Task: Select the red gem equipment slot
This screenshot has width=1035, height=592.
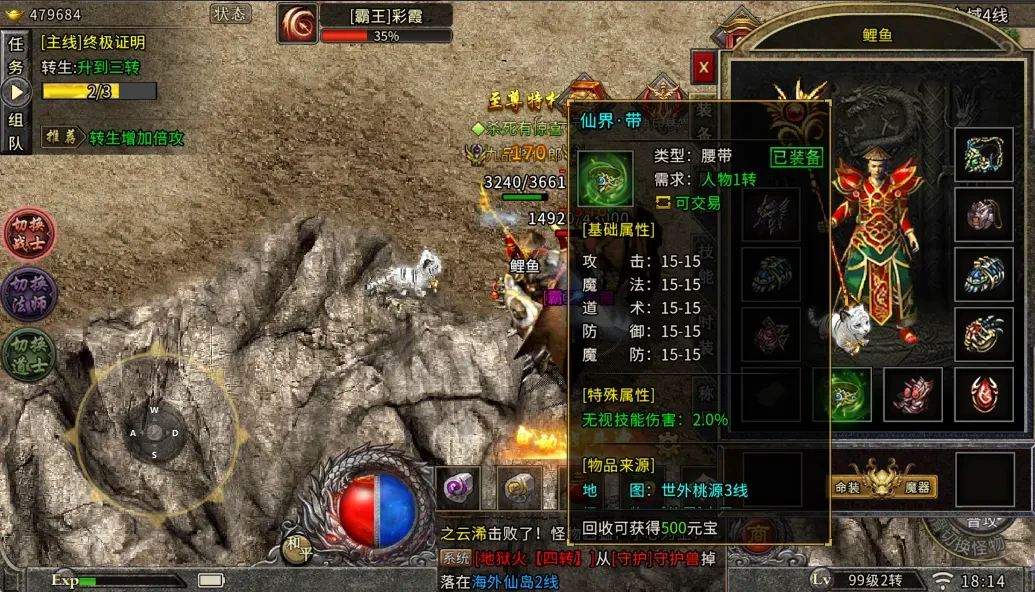Action: point(984,395)
